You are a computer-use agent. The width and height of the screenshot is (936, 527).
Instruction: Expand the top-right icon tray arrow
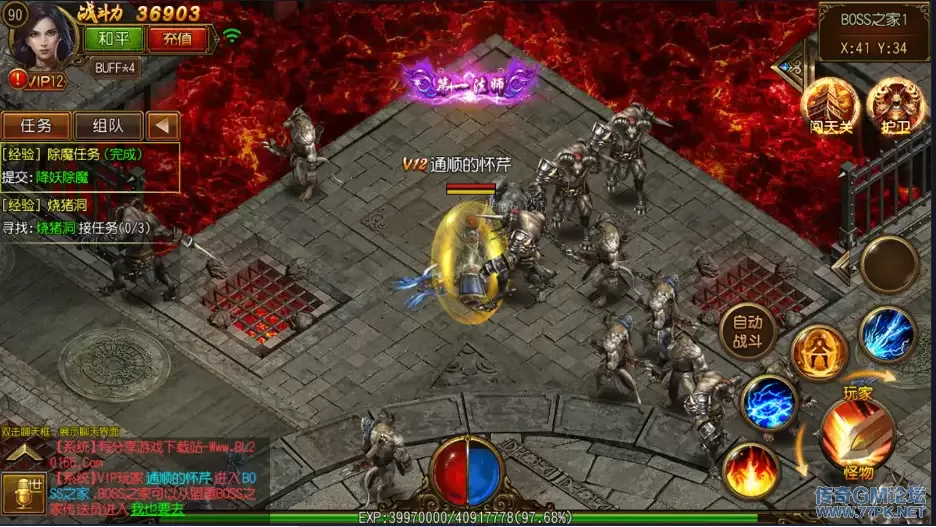788,67
